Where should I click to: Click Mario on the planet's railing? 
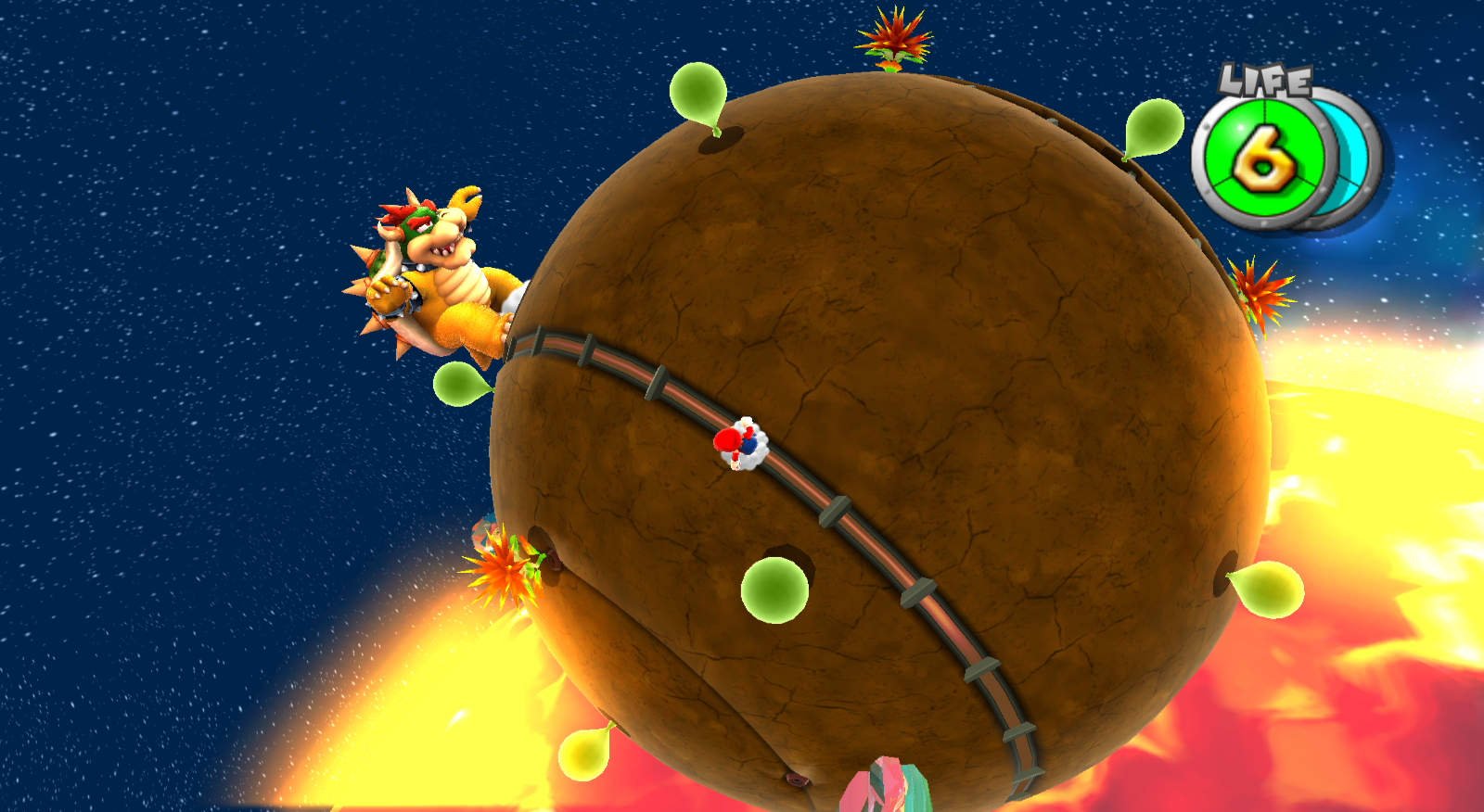[x=739, y=445]
